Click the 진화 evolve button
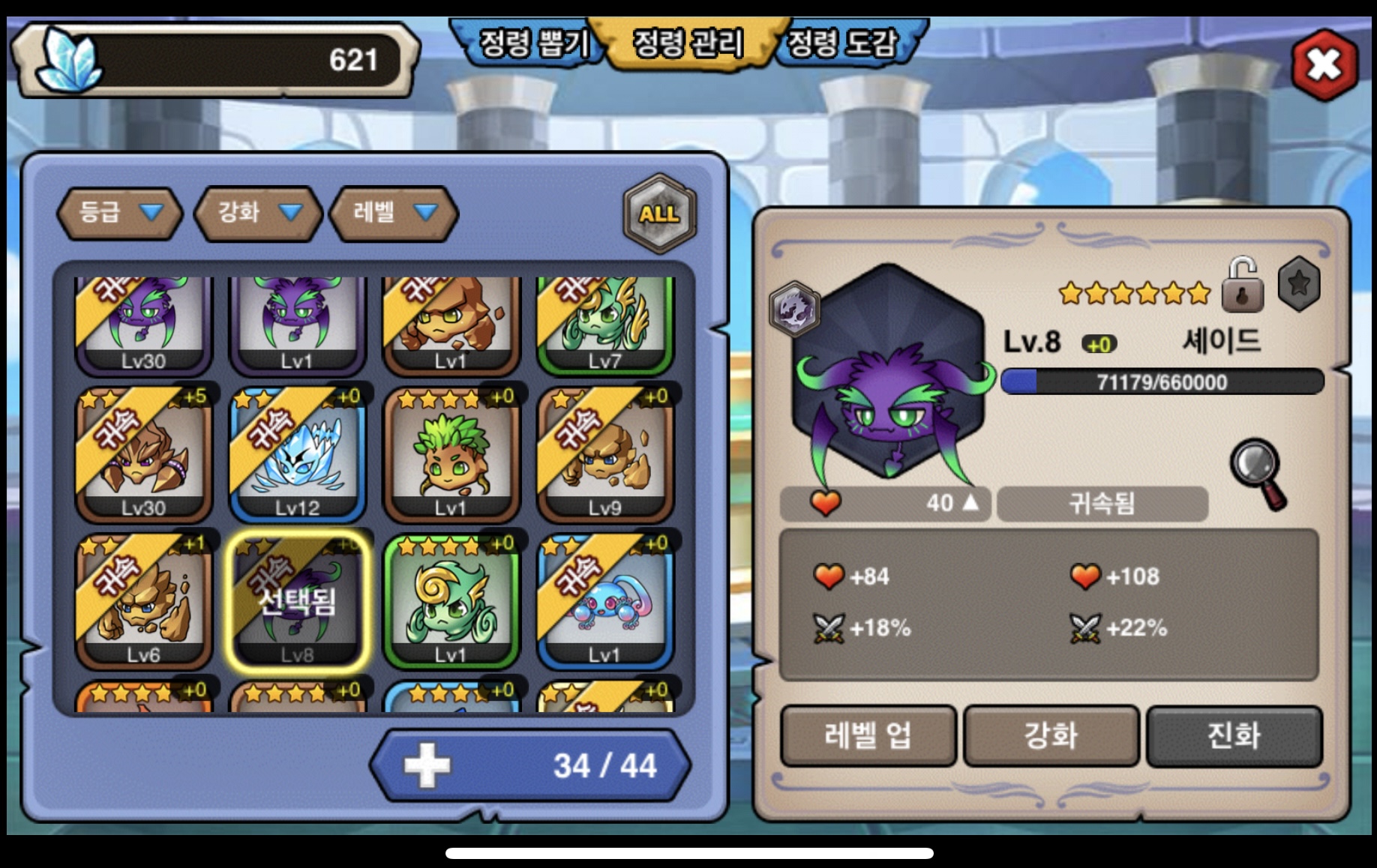 coord(1234,736)
